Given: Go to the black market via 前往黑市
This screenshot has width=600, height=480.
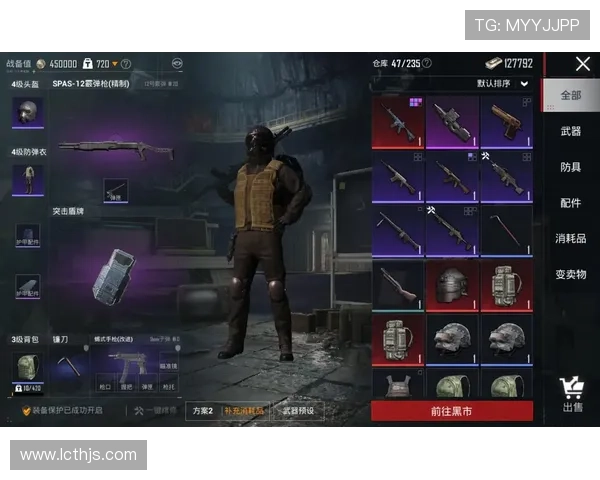Looking at the screenshot, I should (x=451, y=411).
